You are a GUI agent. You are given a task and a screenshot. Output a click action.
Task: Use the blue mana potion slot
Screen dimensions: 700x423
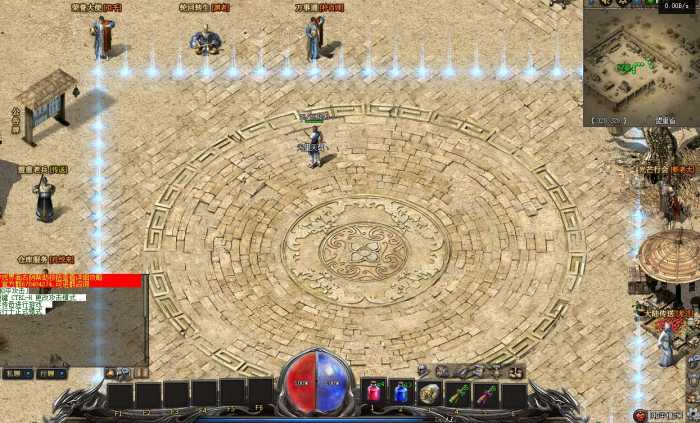(401, 392)
